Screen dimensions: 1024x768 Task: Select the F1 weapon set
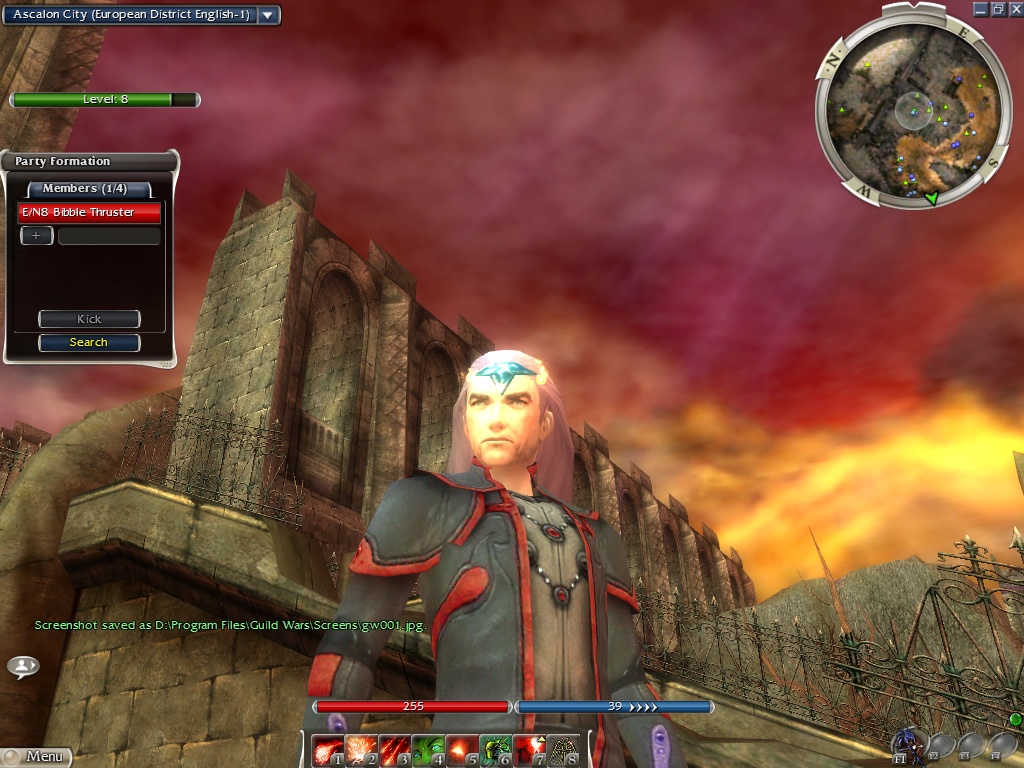[x=908, y=744]
